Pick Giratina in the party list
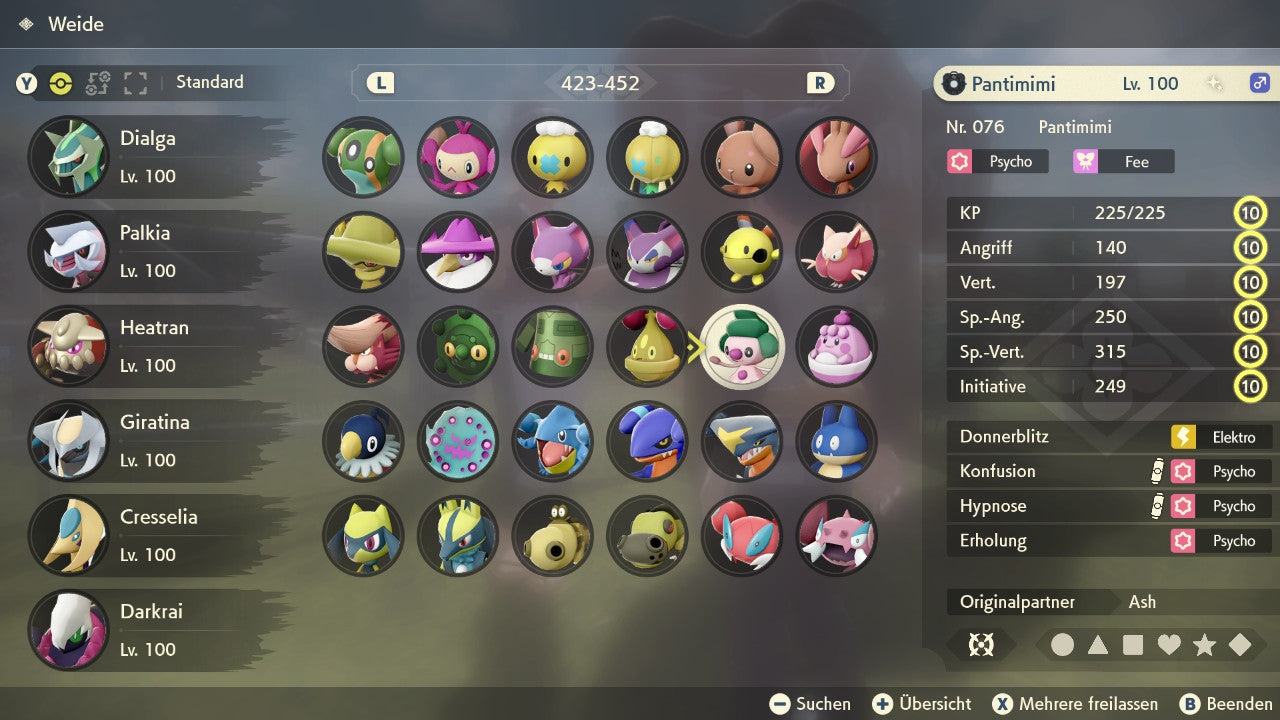Screen dimensions: 1280x720 tap(148, 441)
